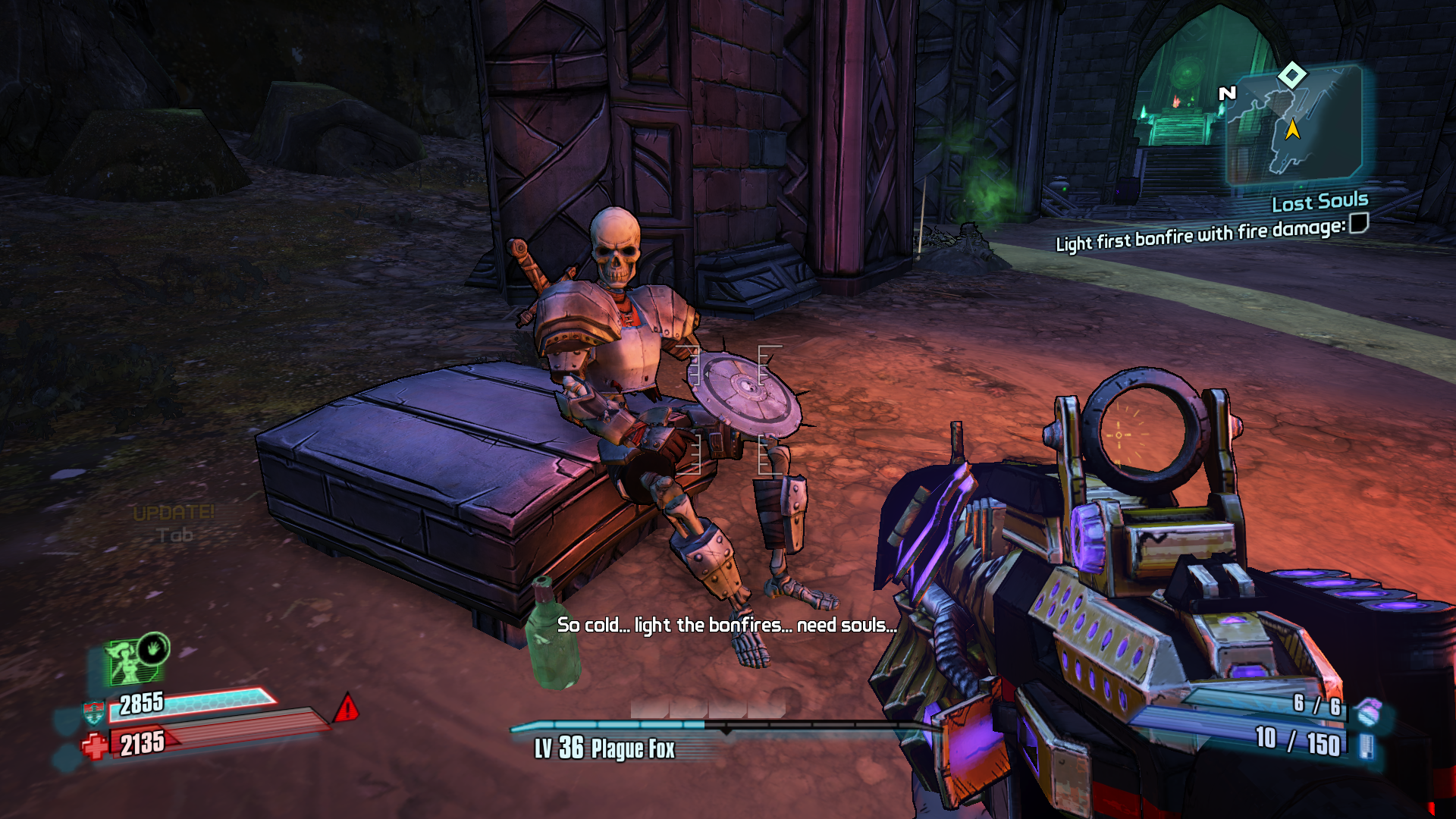Open the UPDATE! notification
The height and width of the screenshot is (819, 1456).
[x=174, y=513]
